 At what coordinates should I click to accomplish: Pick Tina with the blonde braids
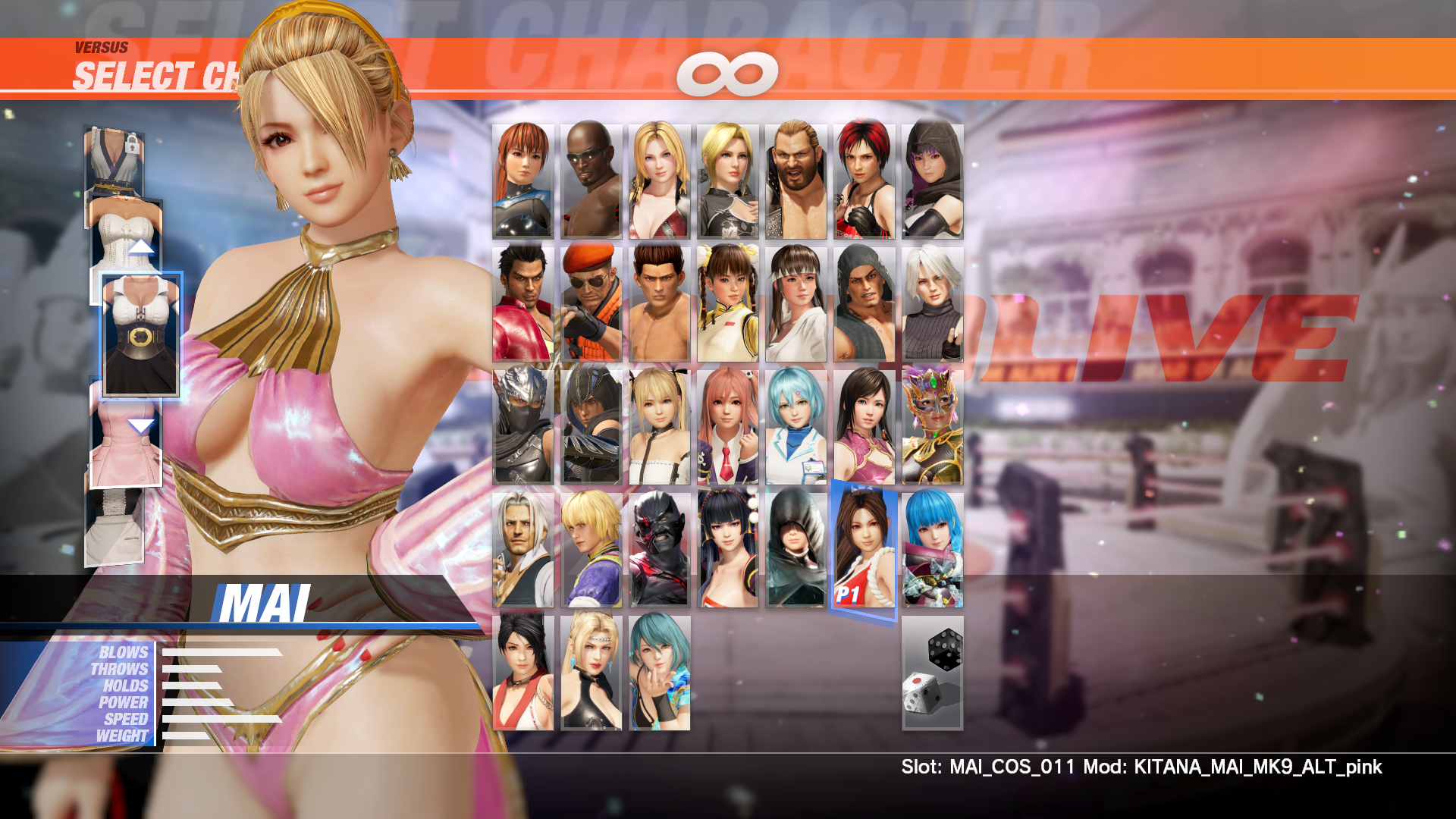[x=660, y=181]
